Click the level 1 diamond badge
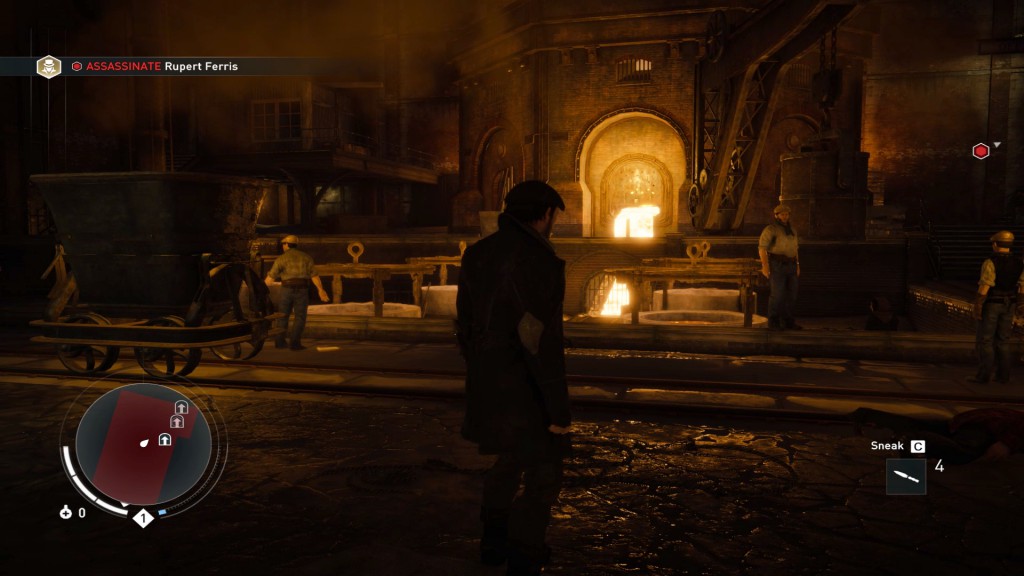 [143, 518]
